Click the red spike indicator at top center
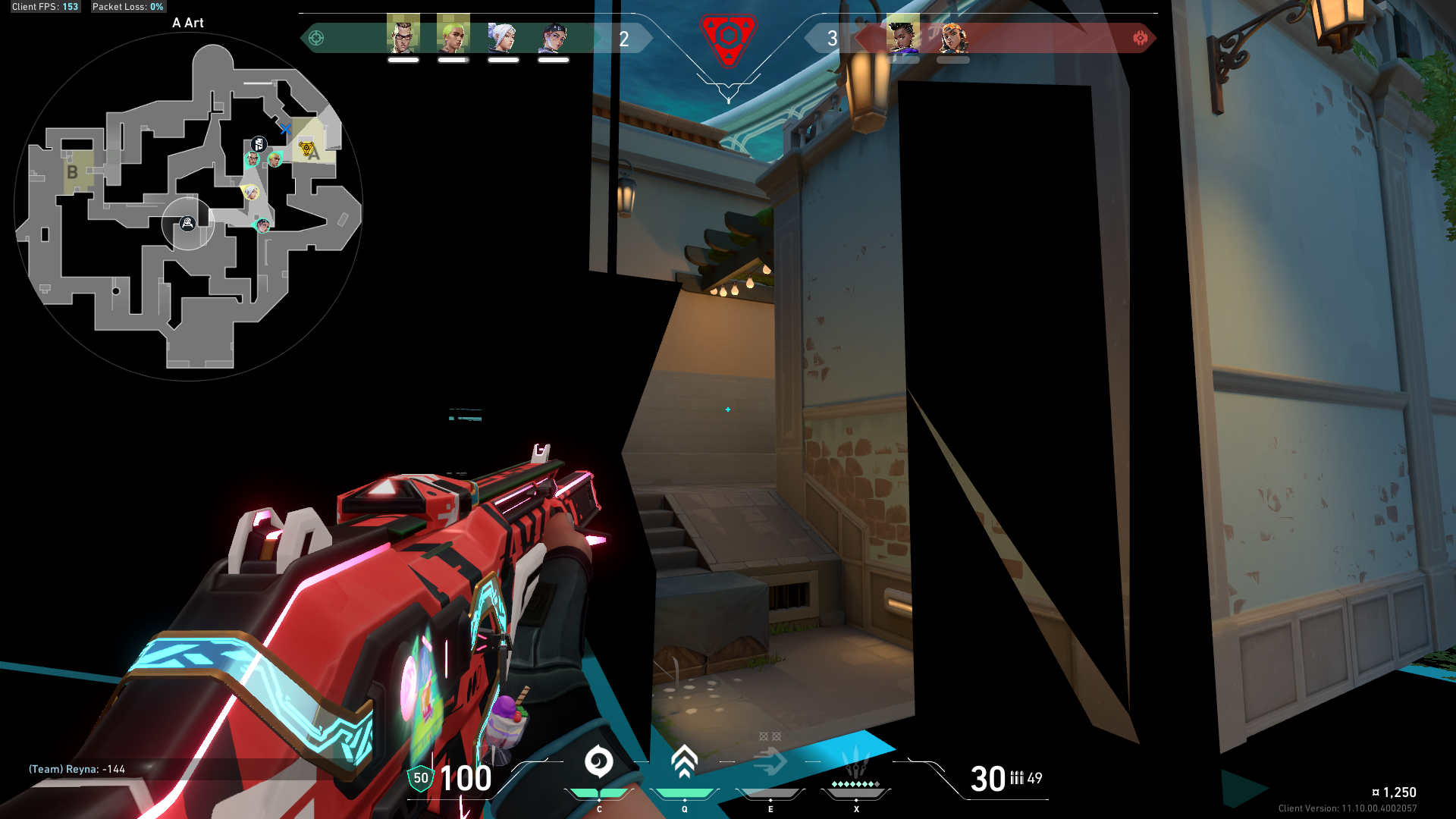The height and width of the screenshot is (819, 1456). 728,38
